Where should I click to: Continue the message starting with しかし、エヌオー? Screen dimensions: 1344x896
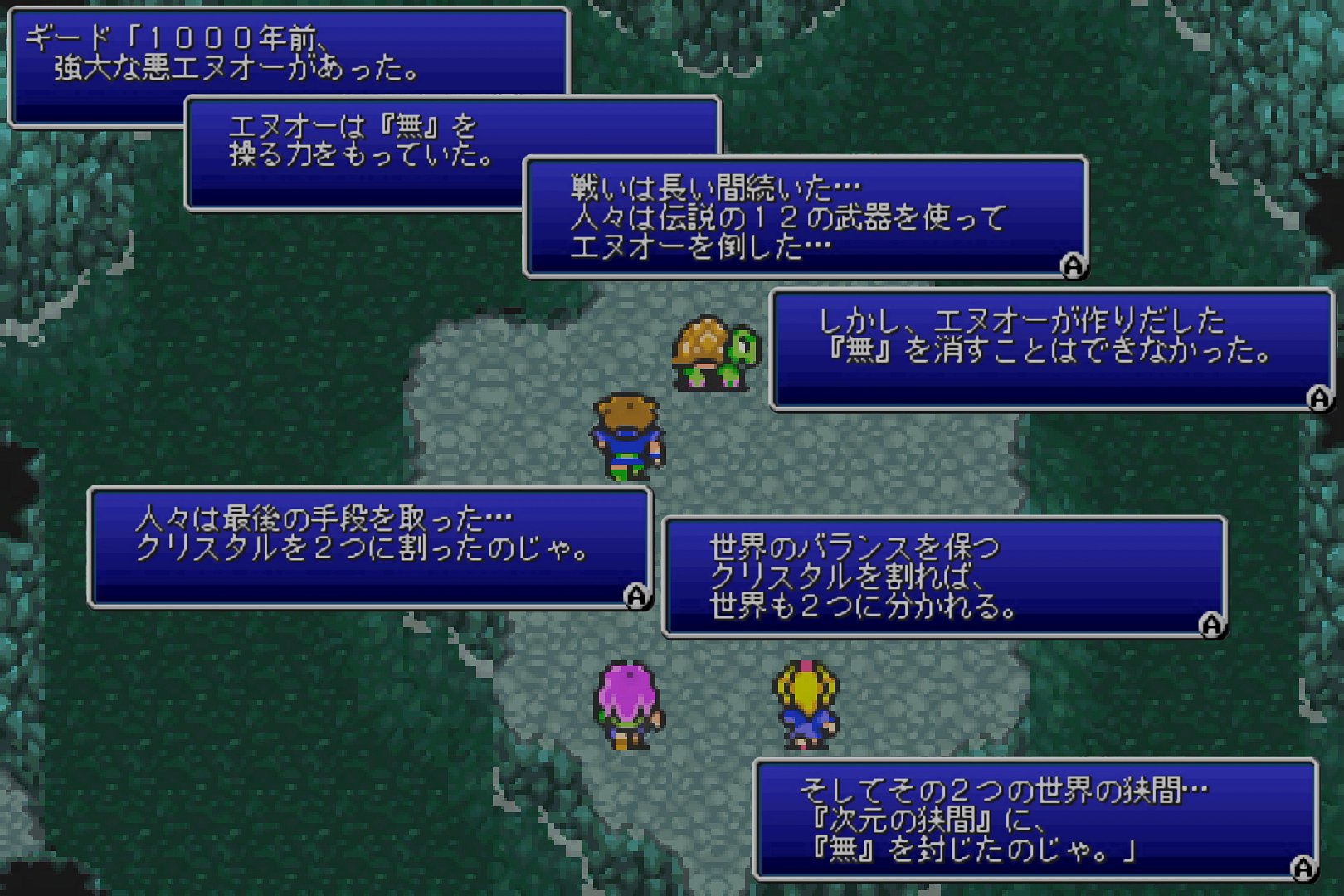1318,399
